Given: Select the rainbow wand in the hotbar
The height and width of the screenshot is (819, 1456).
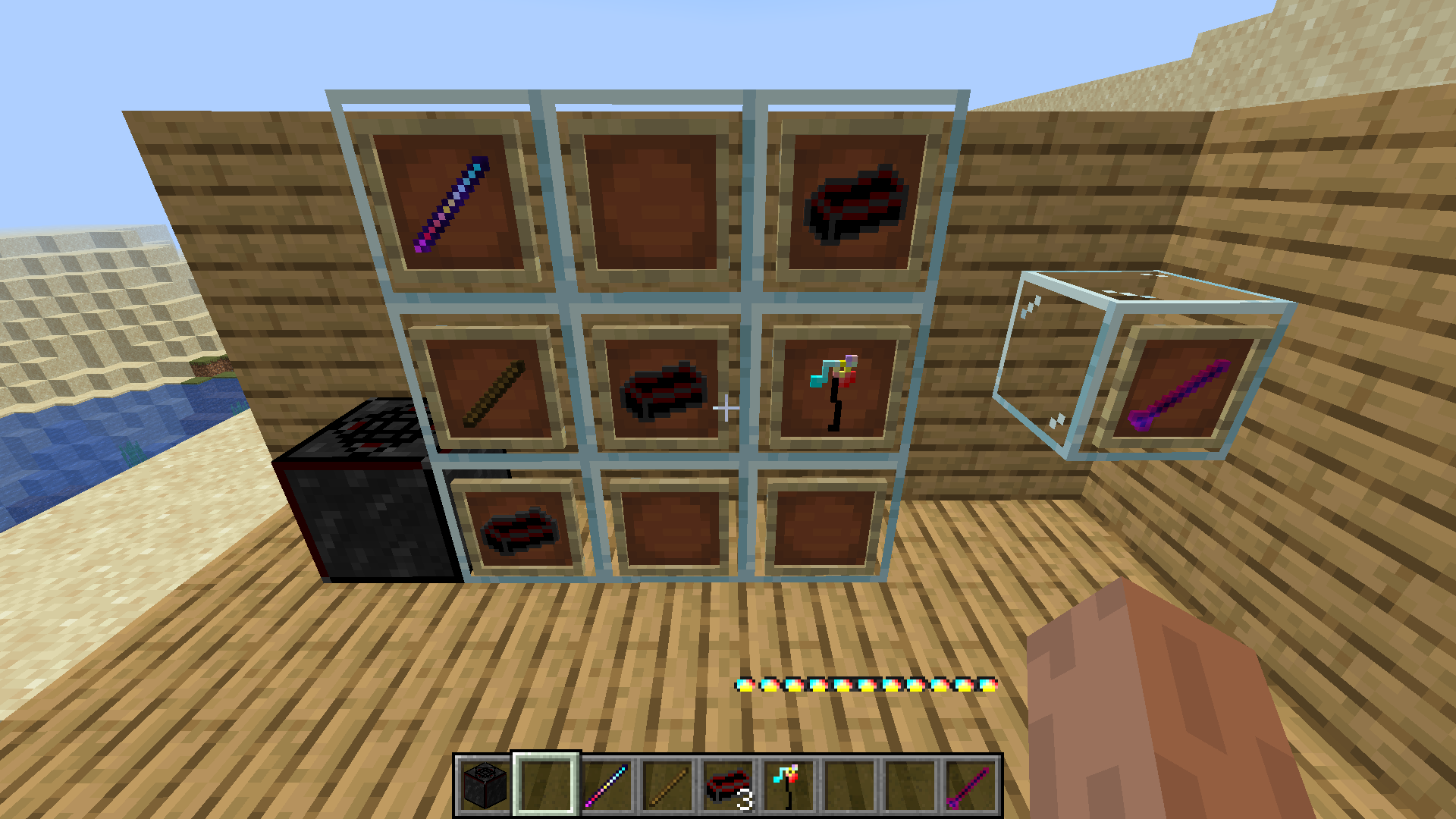Looking at the screenshot, I should click(x=607, y=786).
